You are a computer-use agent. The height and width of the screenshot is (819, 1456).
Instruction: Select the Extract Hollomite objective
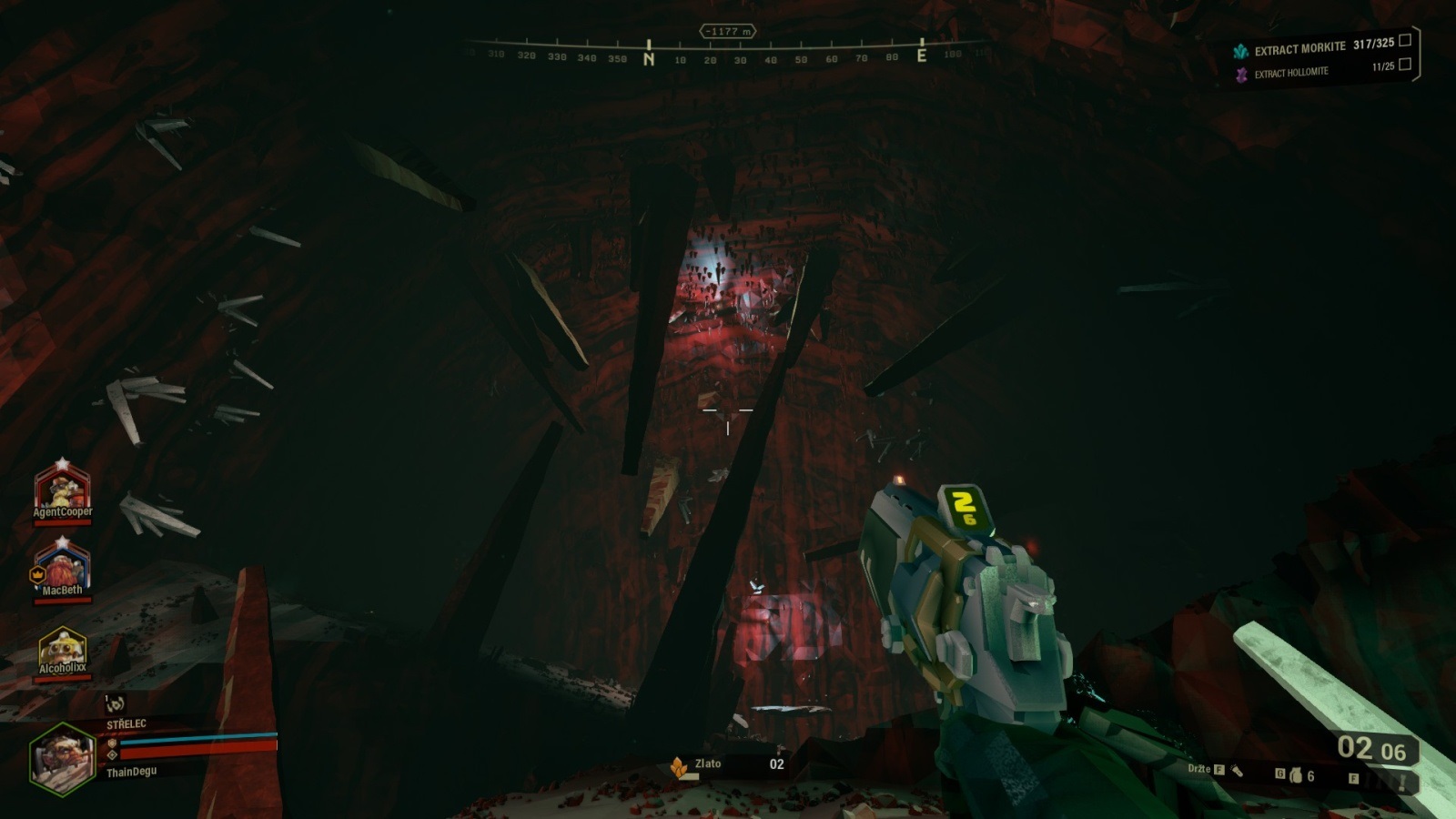1290,73
